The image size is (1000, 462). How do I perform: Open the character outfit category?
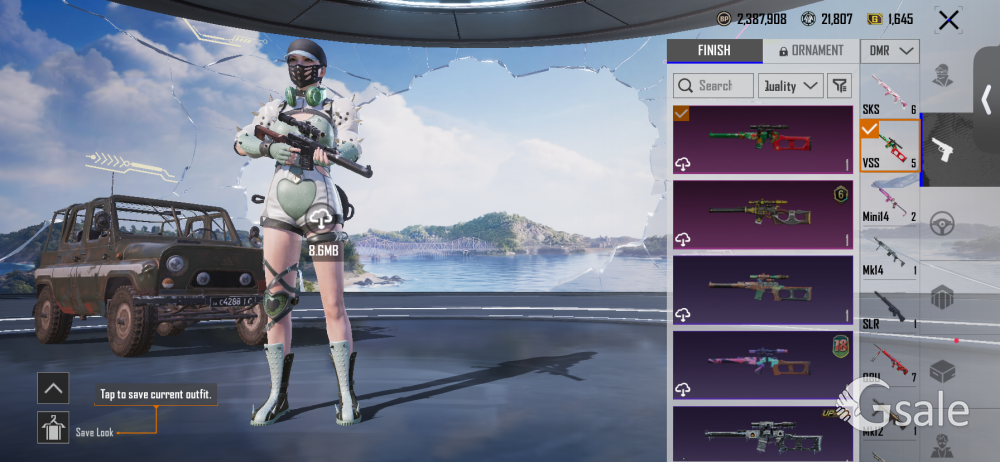coord(942,76)
